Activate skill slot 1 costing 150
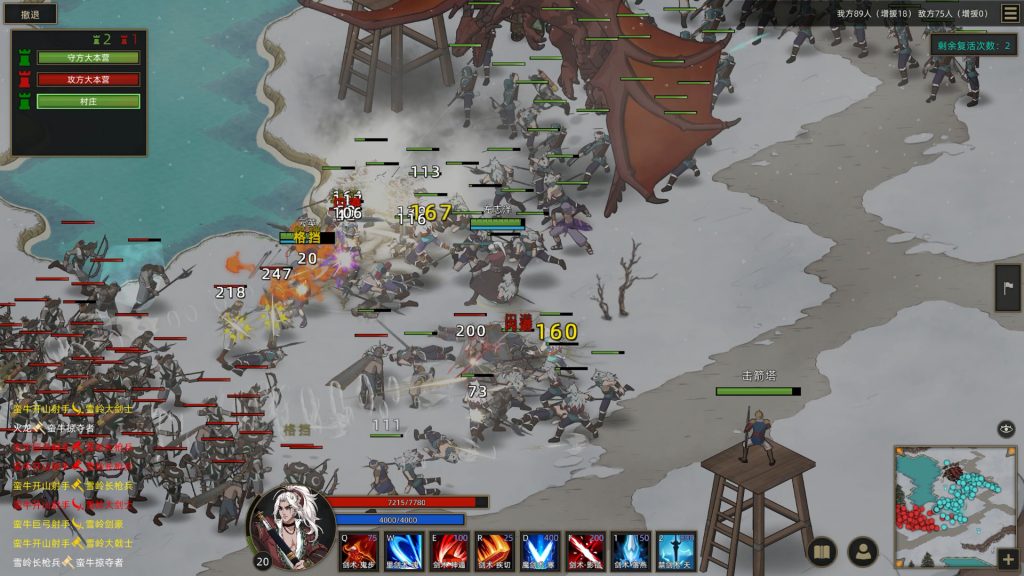1024x576 pixels. coord(631,551)
